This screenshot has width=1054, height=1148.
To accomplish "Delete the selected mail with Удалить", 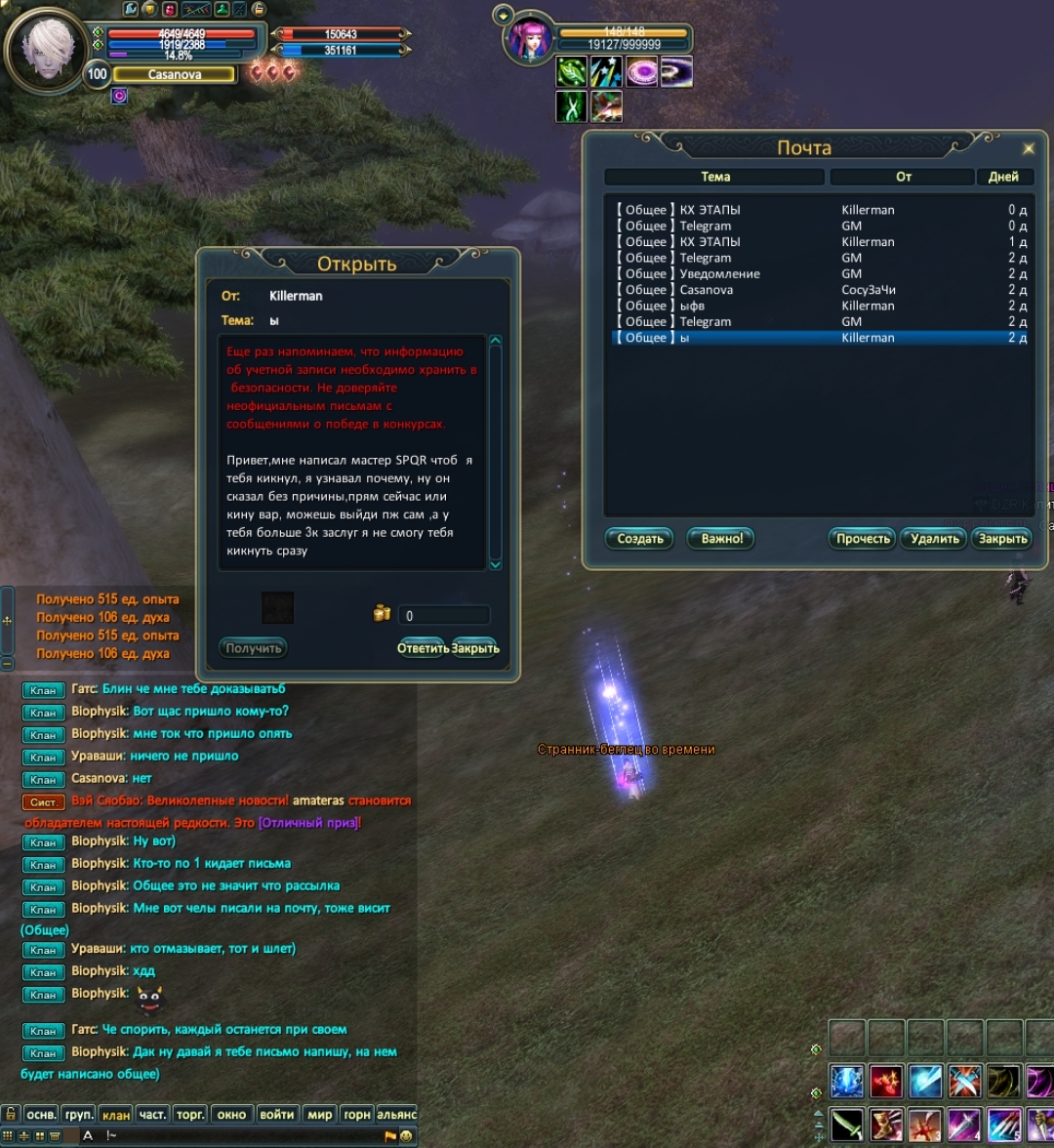I will point(934,539).
